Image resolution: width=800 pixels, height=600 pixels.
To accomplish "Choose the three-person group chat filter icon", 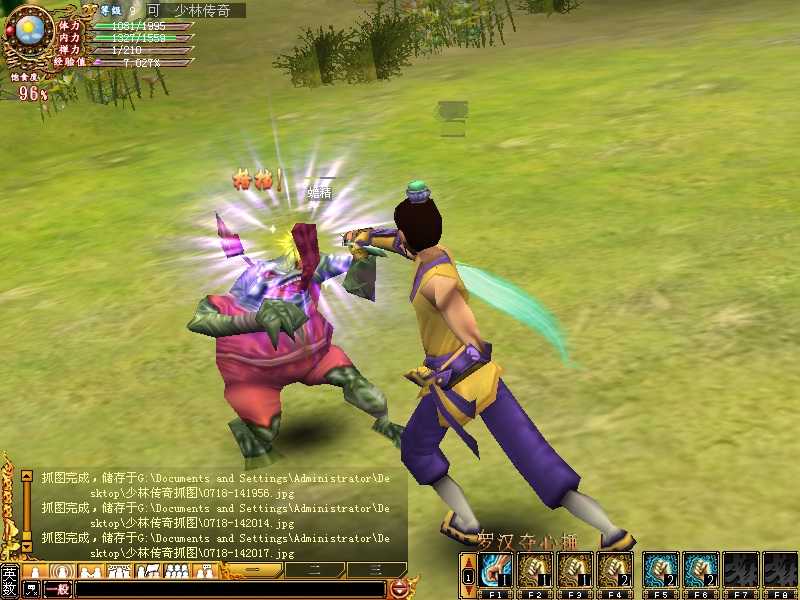I will [x=176, y=571].
